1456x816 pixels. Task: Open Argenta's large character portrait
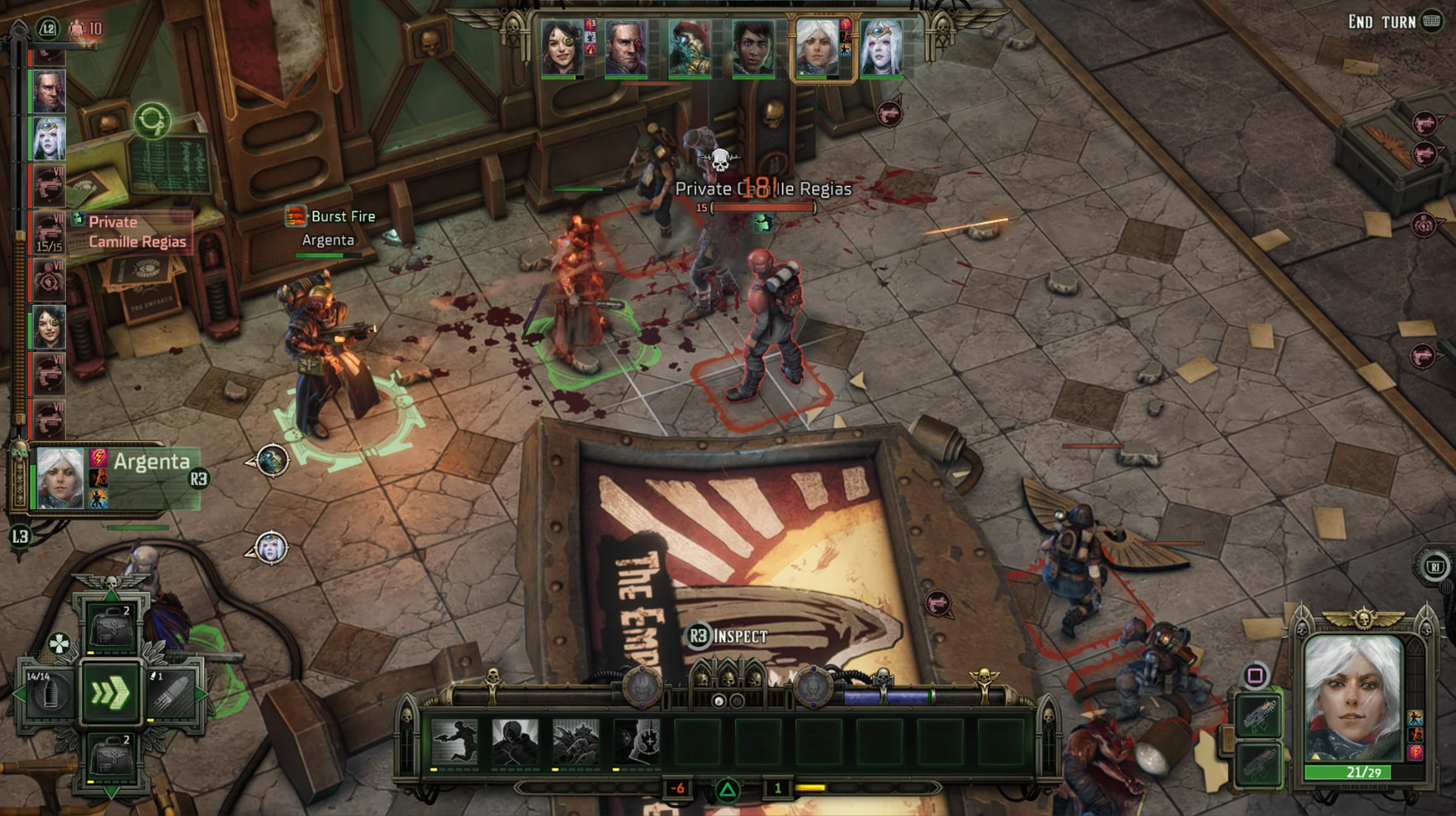pyautogui.click(x=1353, y=700)
